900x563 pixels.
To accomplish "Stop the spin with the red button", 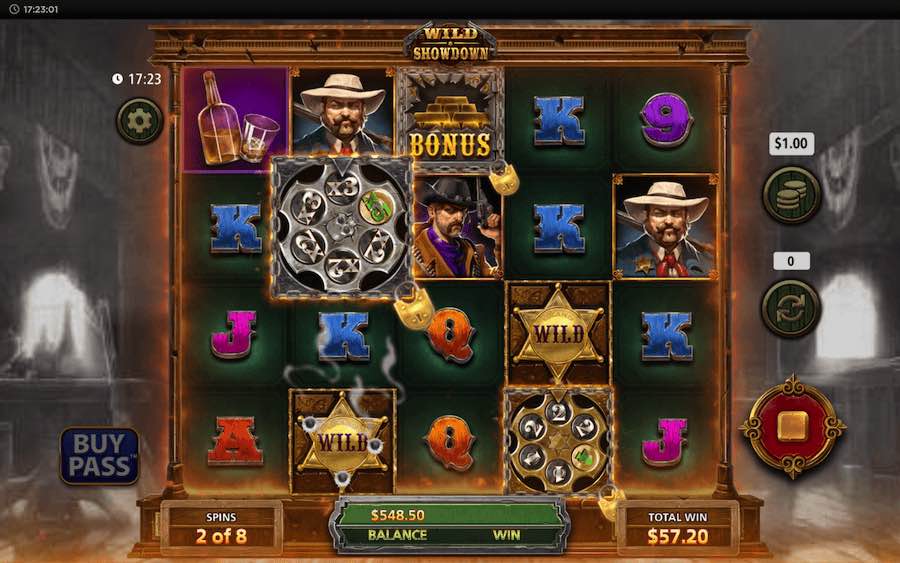I will [792, 426].
